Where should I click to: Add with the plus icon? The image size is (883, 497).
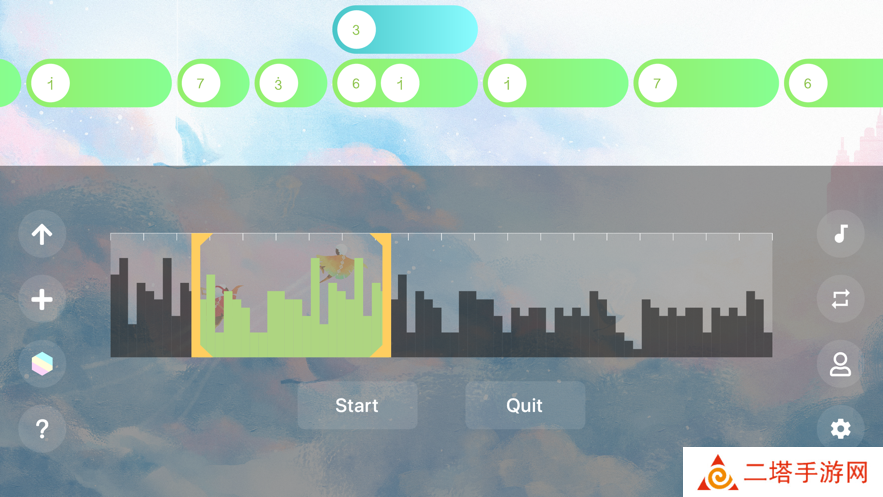tap(42, 300)
